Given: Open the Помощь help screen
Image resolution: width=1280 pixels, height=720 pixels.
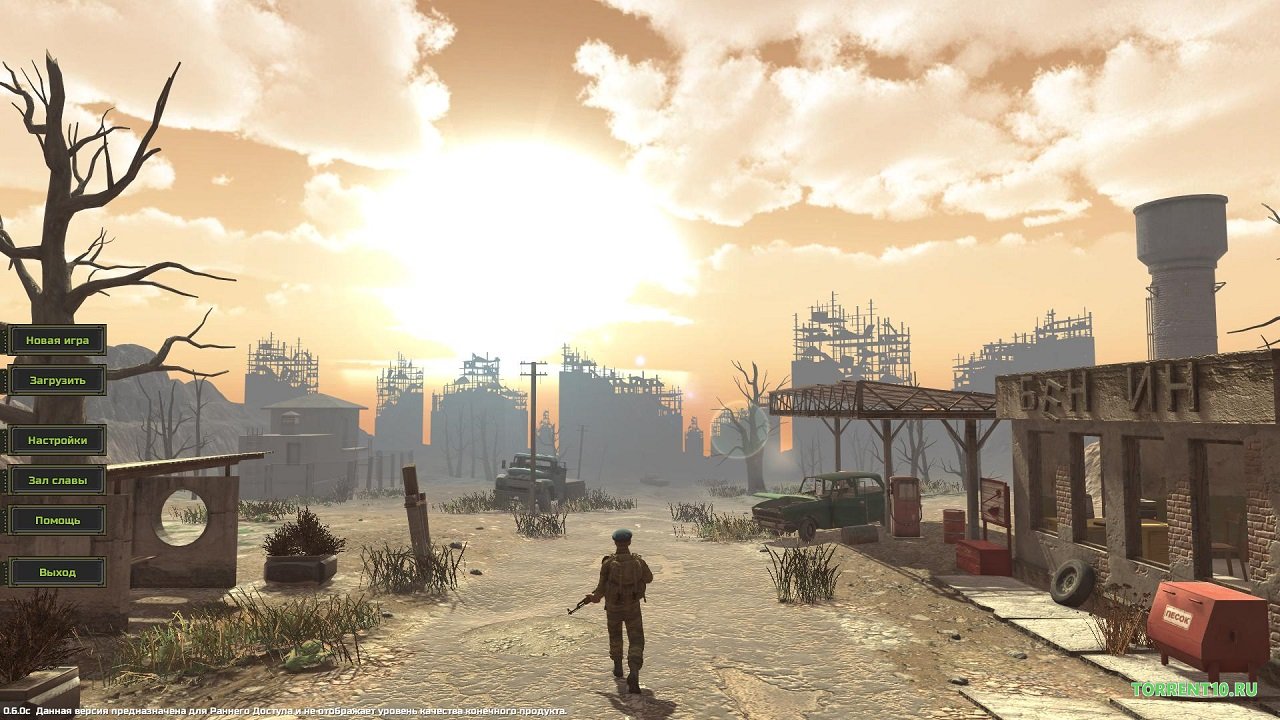Looking at the screenshot, I should pos(57,520).
